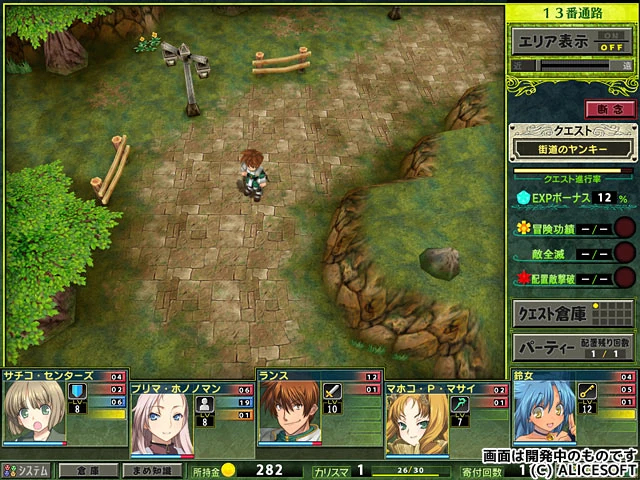The width and height of the screenshot is (640, 480).
Task: Open the 街道のヤンキー quest entry
Action: [x=572, y=148]
